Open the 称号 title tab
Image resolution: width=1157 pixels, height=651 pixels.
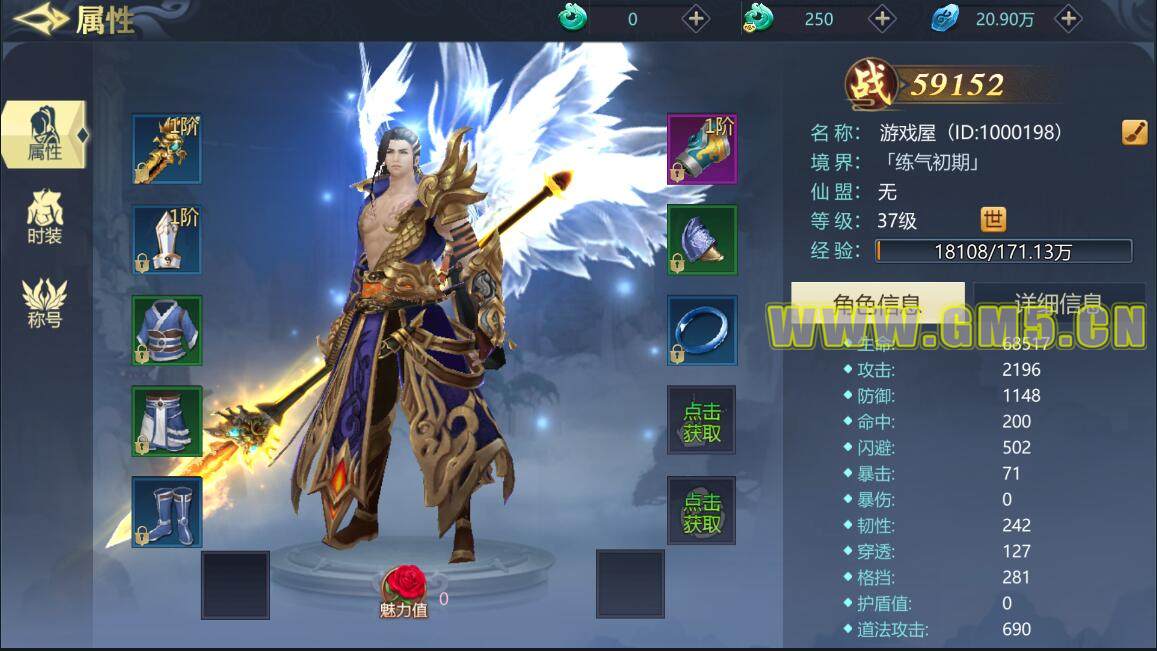point(45,304)
